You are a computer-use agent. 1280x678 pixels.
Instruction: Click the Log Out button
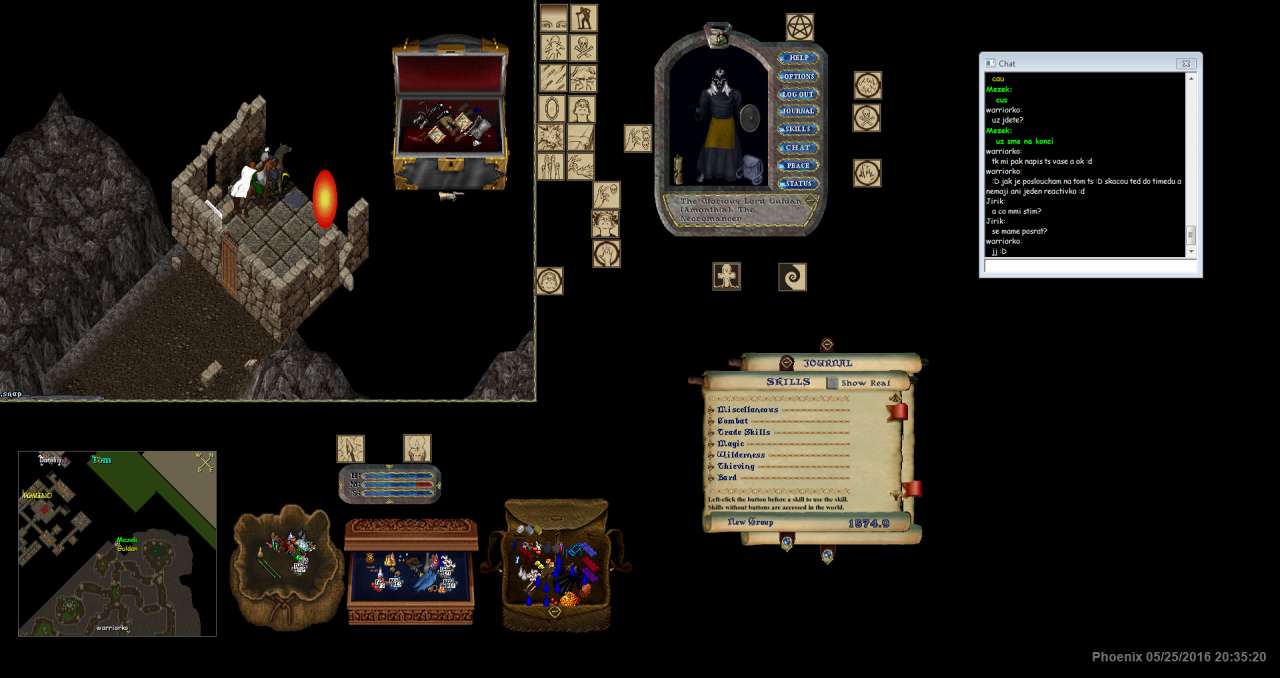pyautogui.click(x=798, y=94)
